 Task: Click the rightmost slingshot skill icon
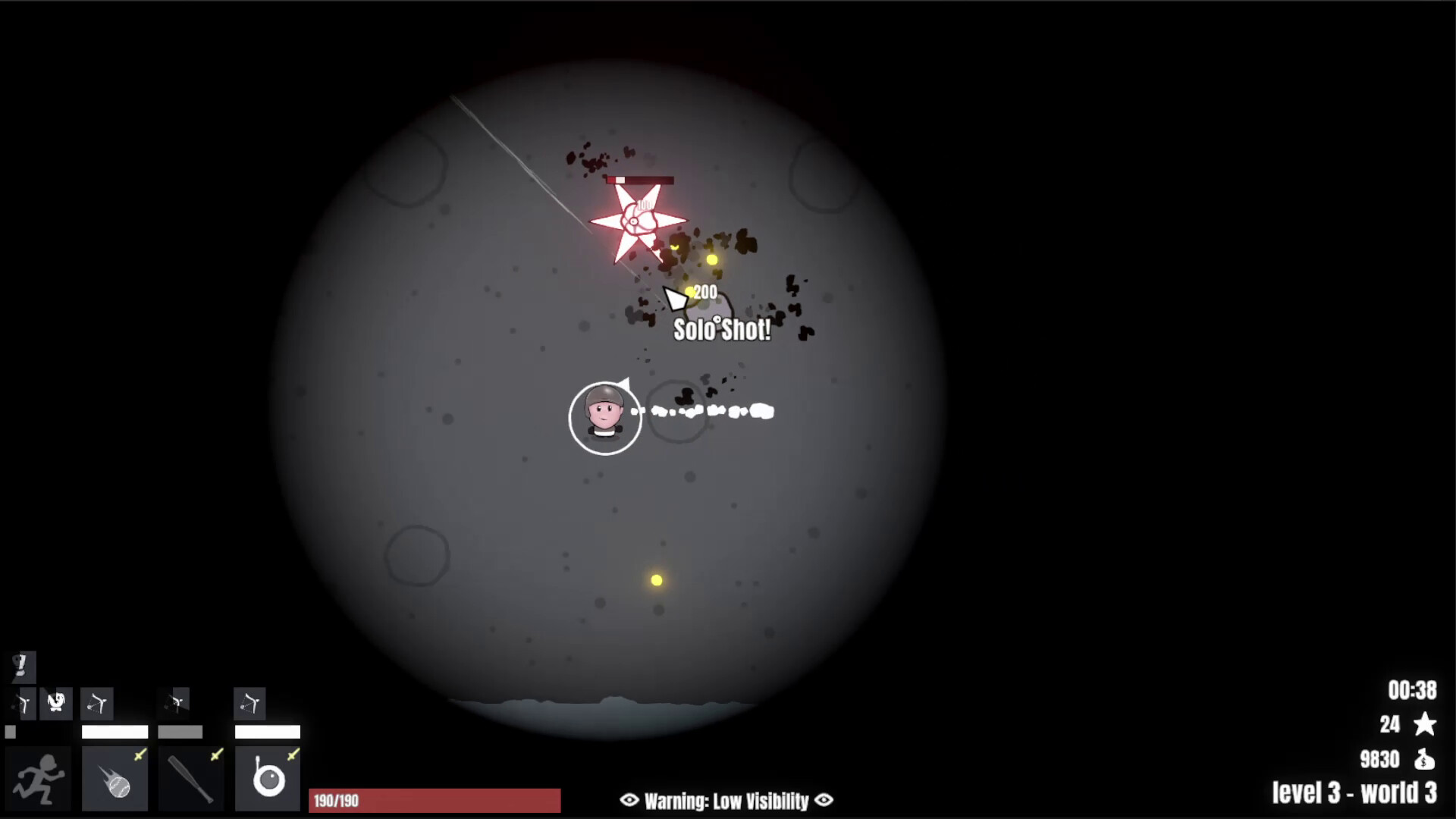250,703
